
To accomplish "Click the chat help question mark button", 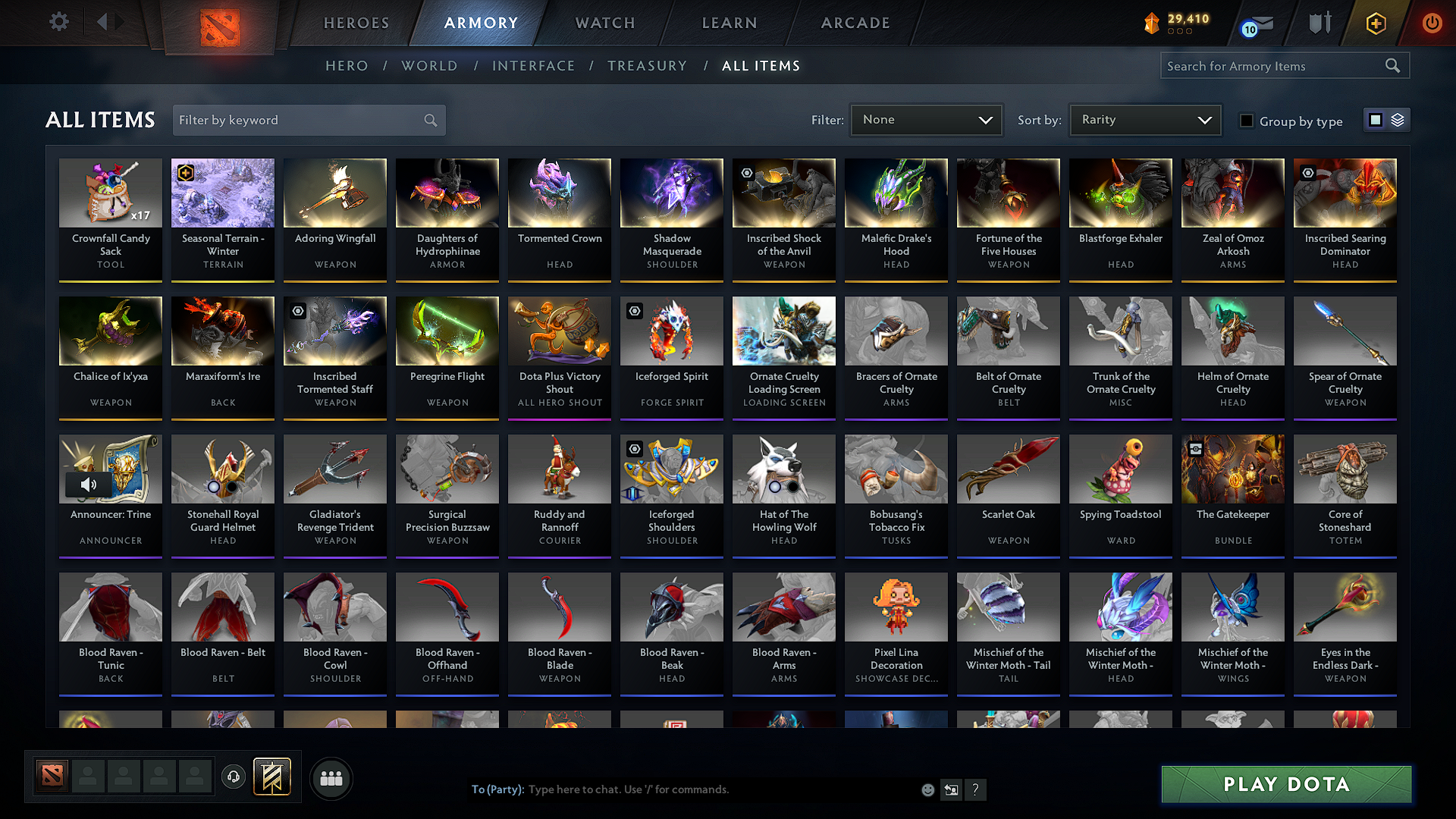I will [976, 789].
